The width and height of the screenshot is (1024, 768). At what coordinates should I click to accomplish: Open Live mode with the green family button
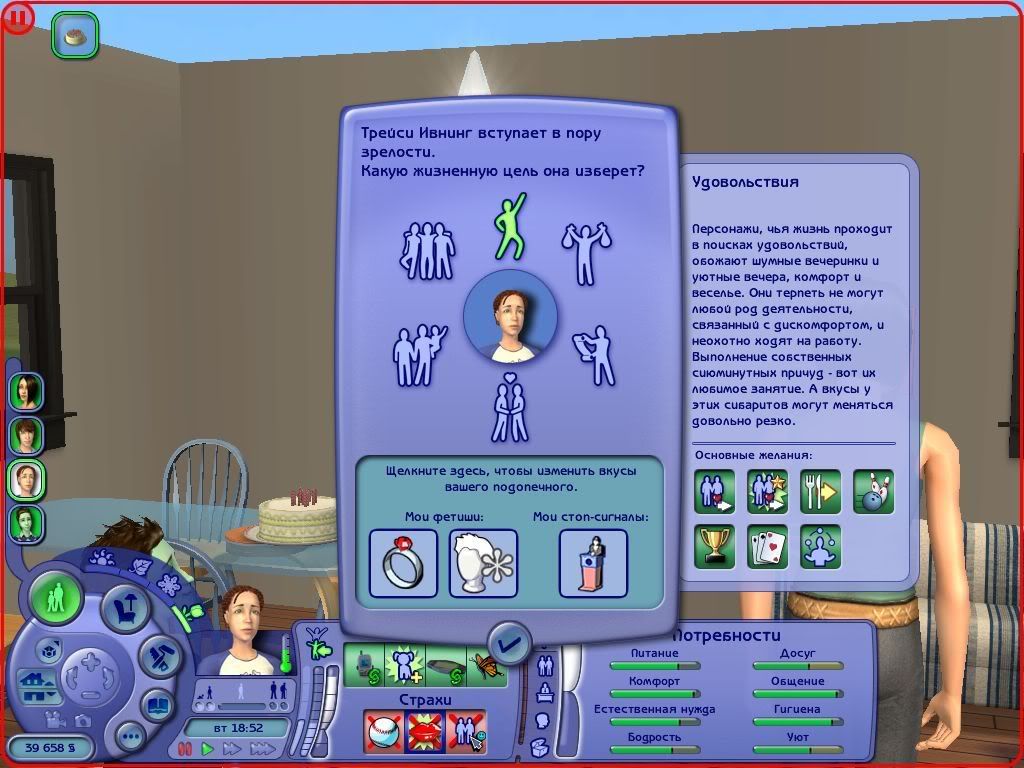[x=56, y=599]
